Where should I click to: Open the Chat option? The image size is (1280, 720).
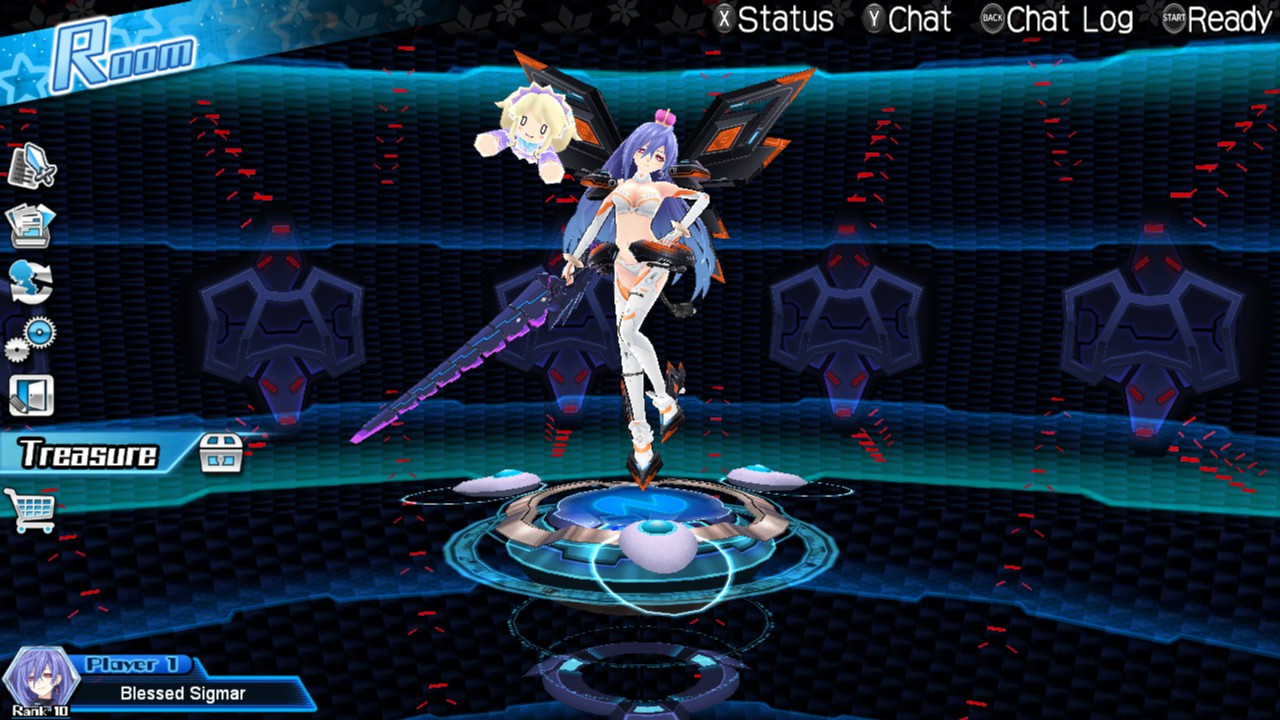(x=920, y=20)
